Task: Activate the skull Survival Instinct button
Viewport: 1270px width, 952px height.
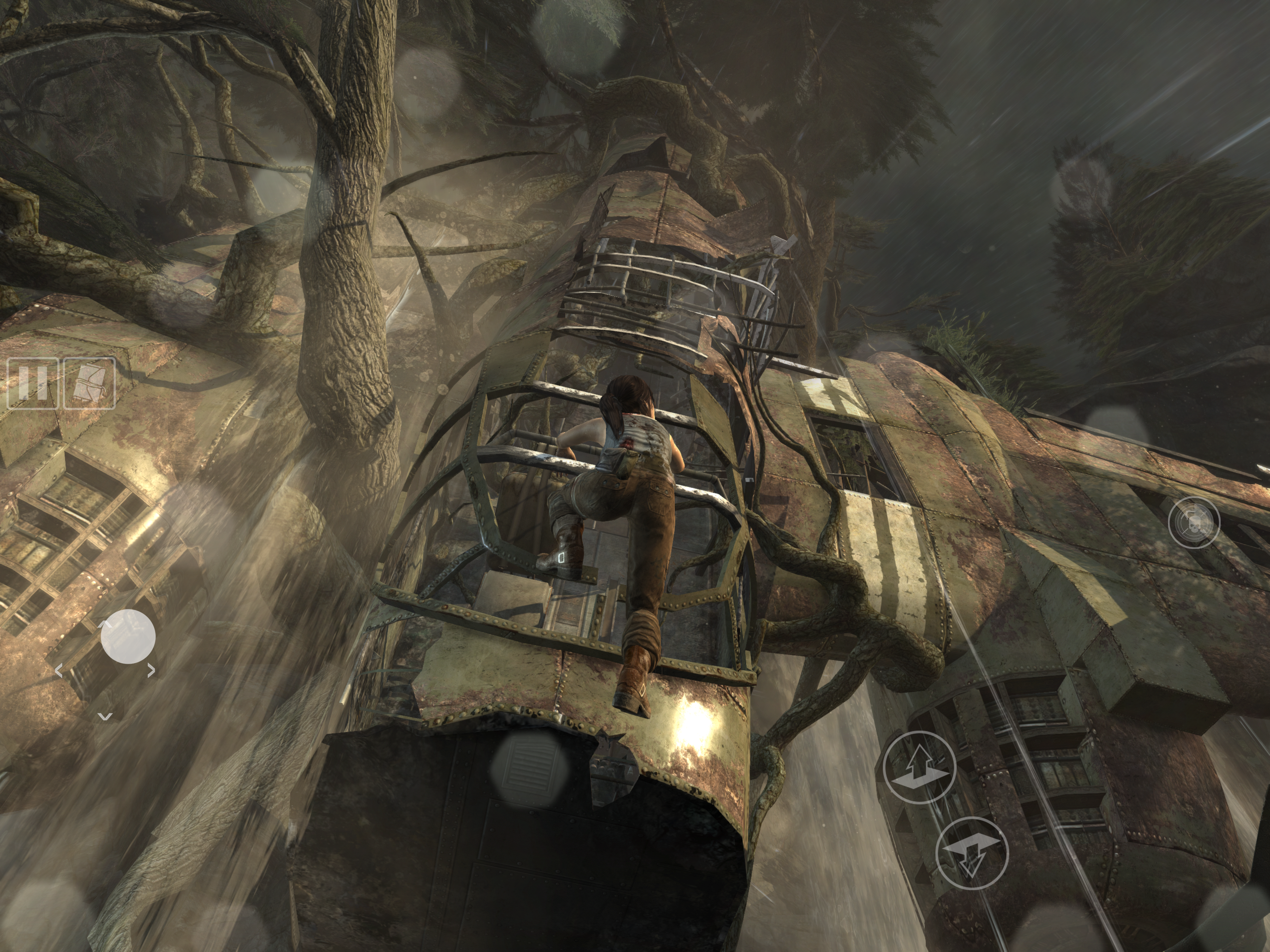Action: [1194, 522]
